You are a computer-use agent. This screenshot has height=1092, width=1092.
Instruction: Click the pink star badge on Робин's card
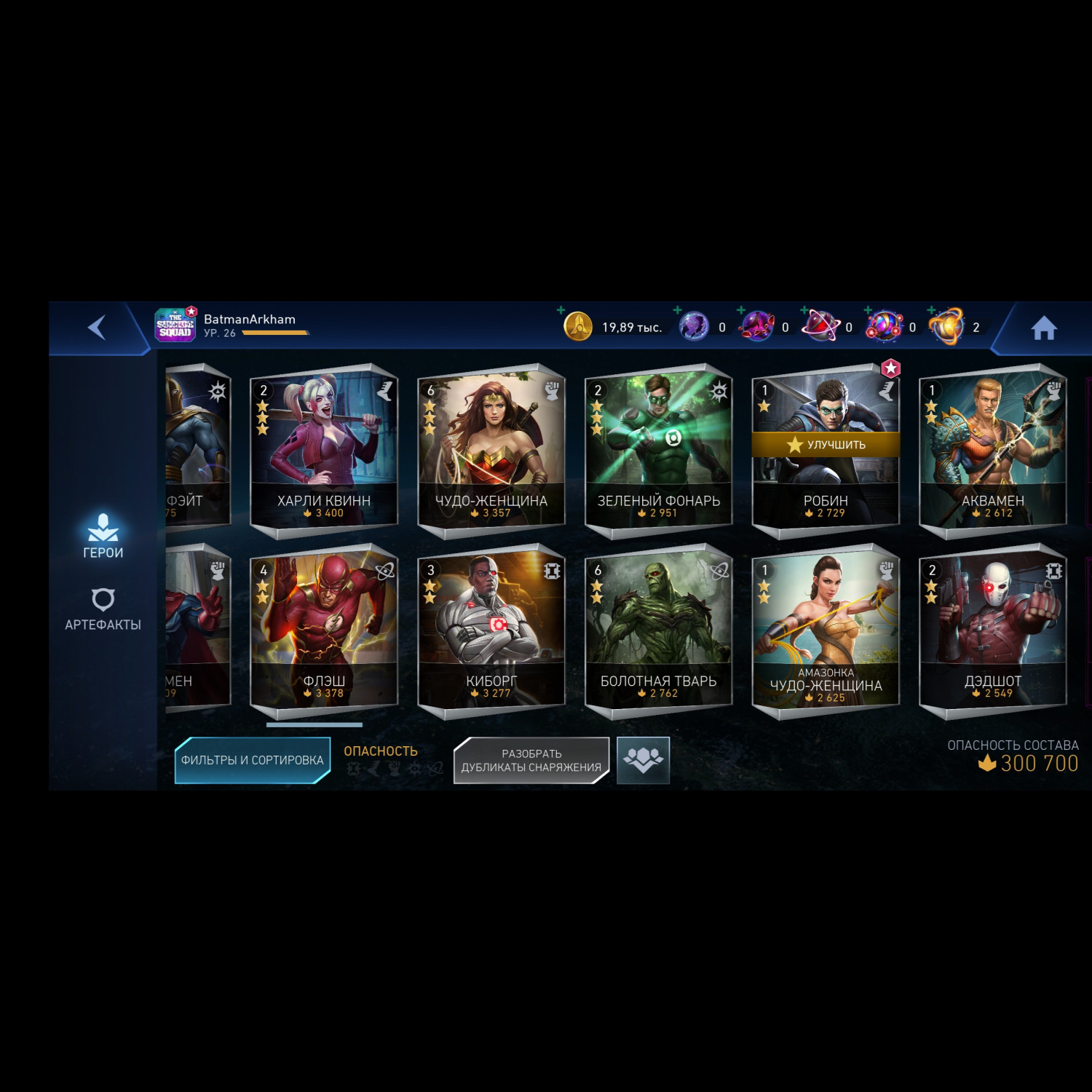[890, 368]
